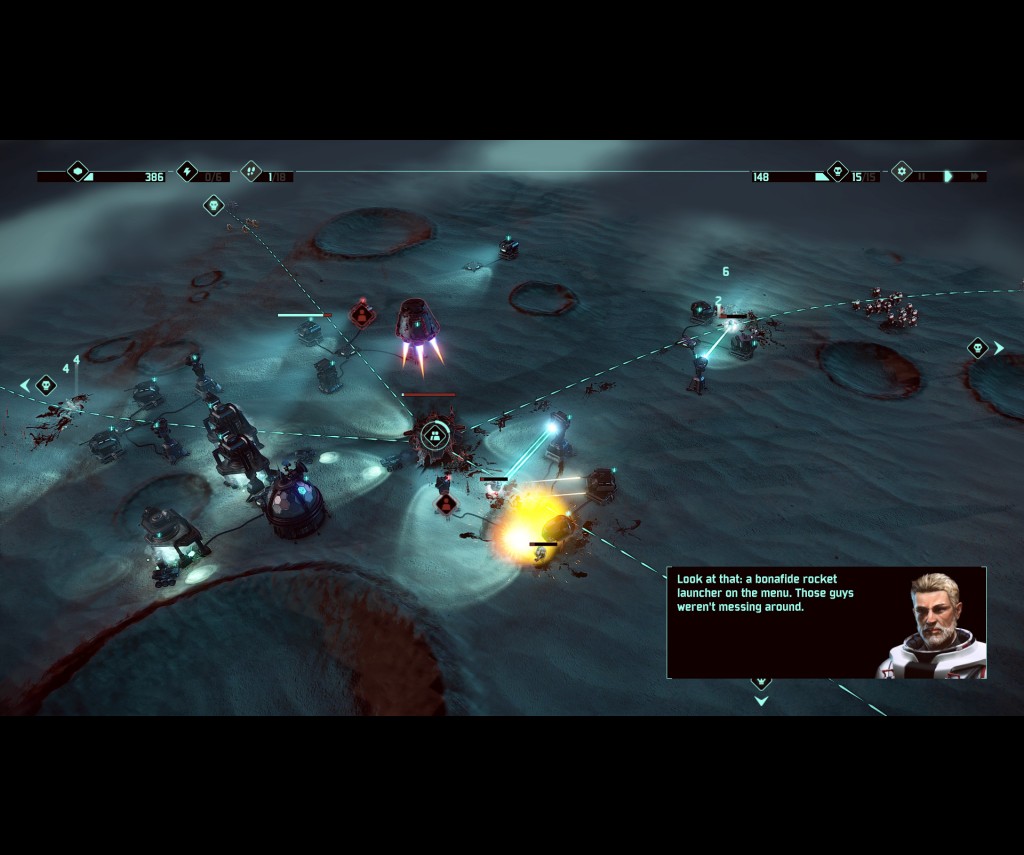Select the red crew marker beside the landing pod

[362, 315]
